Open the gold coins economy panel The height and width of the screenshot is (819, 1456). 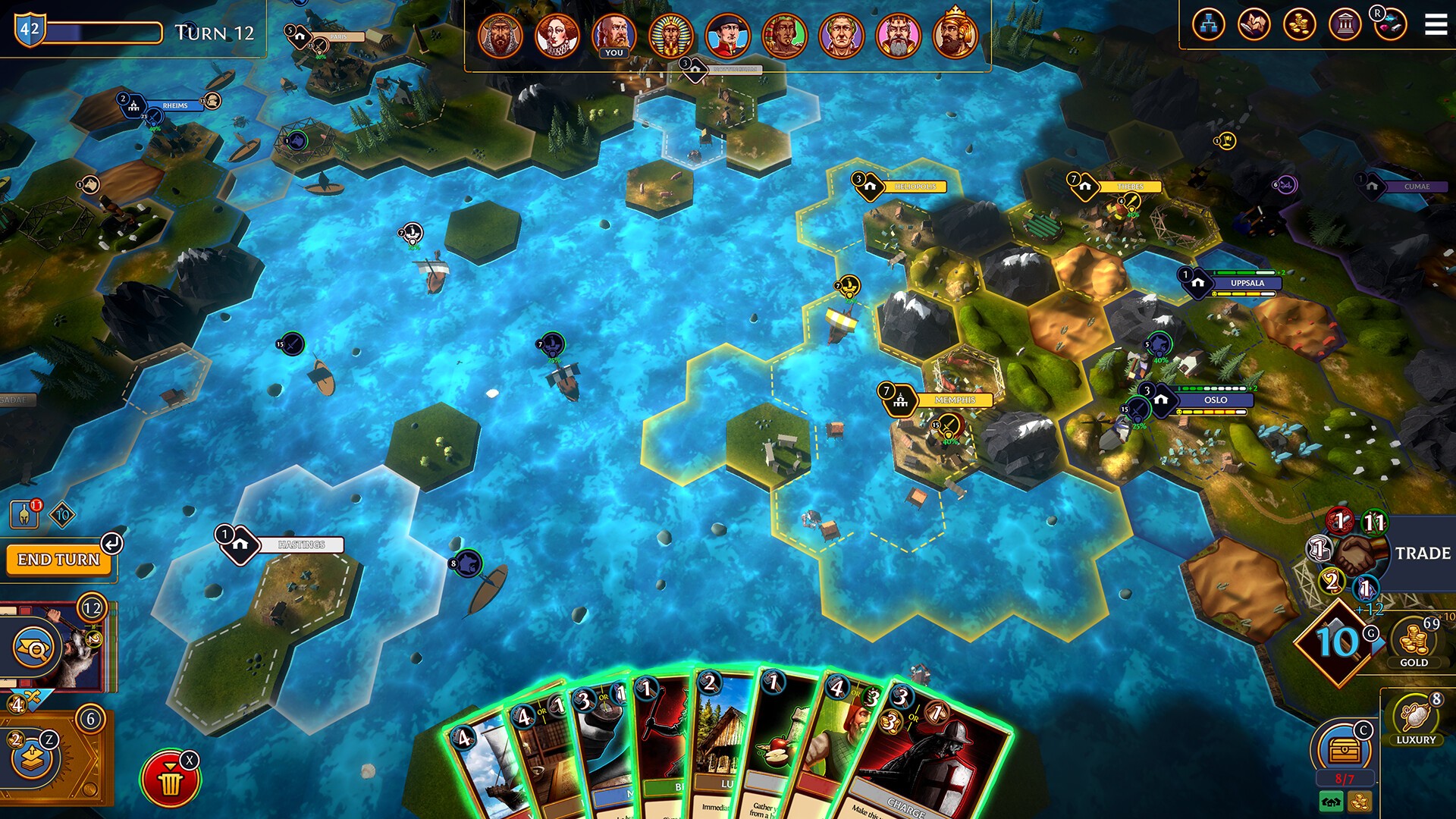coord(1299,25)
